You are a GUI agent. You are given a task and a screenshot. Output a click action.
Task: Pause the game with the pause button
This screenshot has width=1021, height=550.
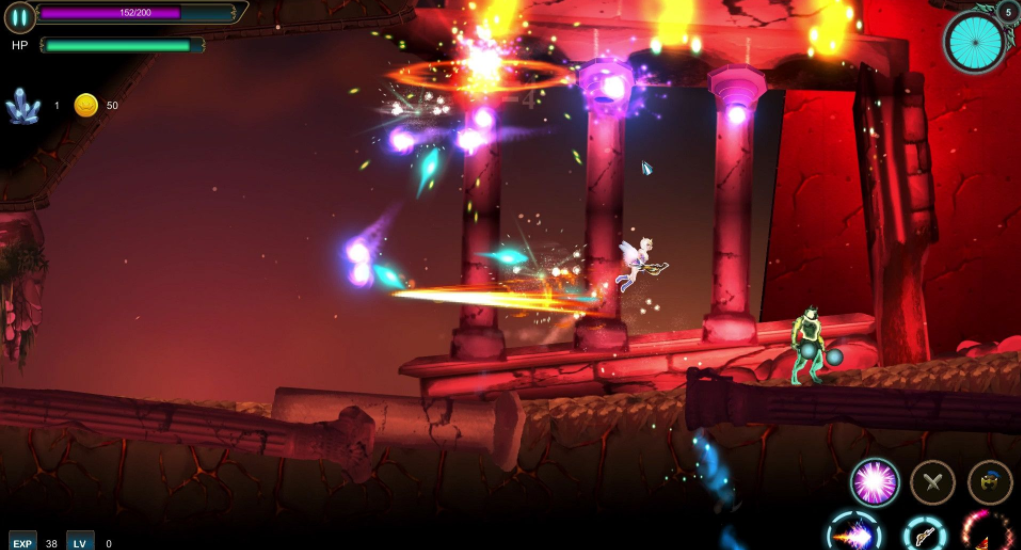[19, 17]
